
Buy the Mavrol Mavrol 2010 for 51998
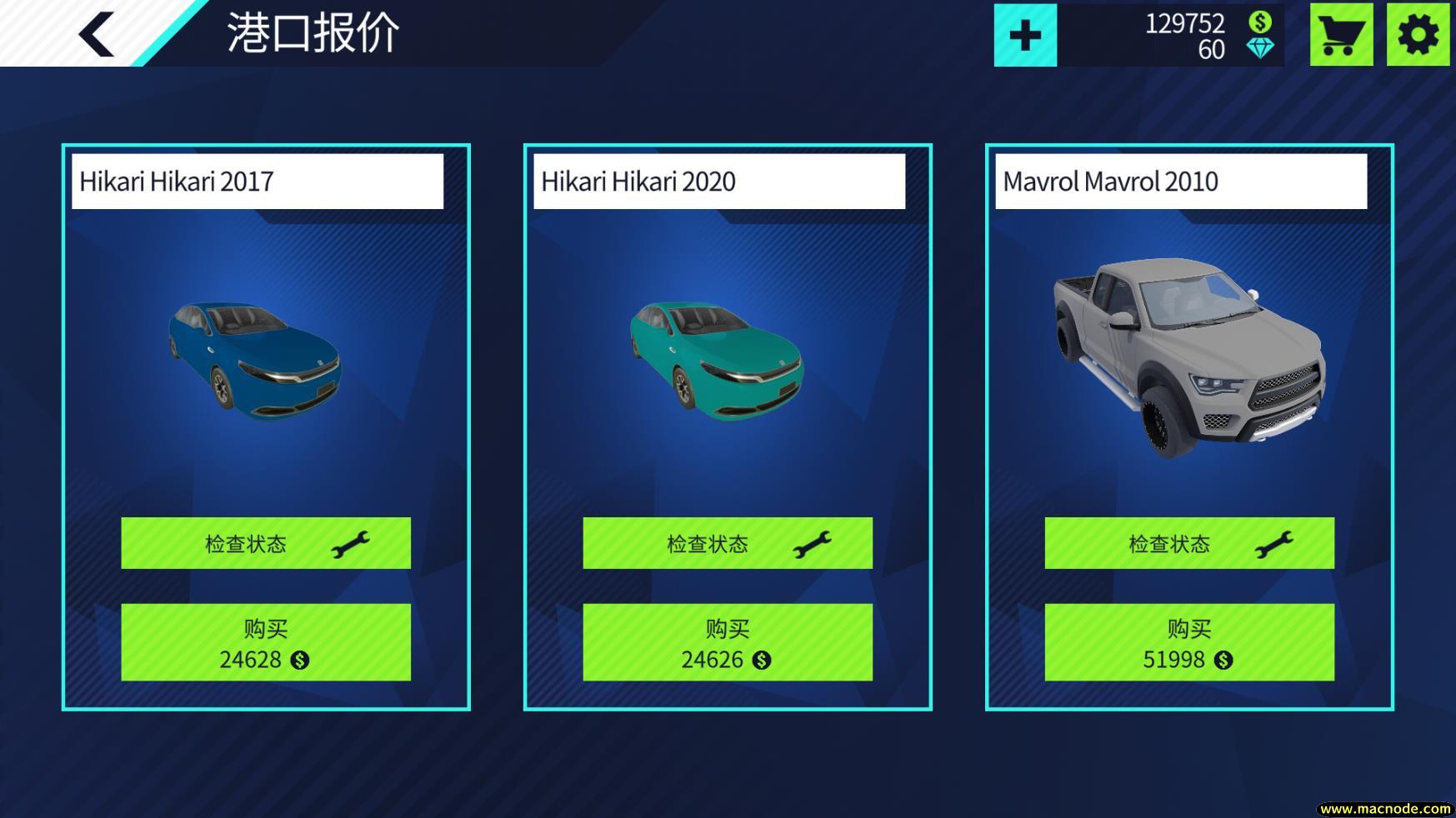pyautogui.click(x=1188, y=641)
